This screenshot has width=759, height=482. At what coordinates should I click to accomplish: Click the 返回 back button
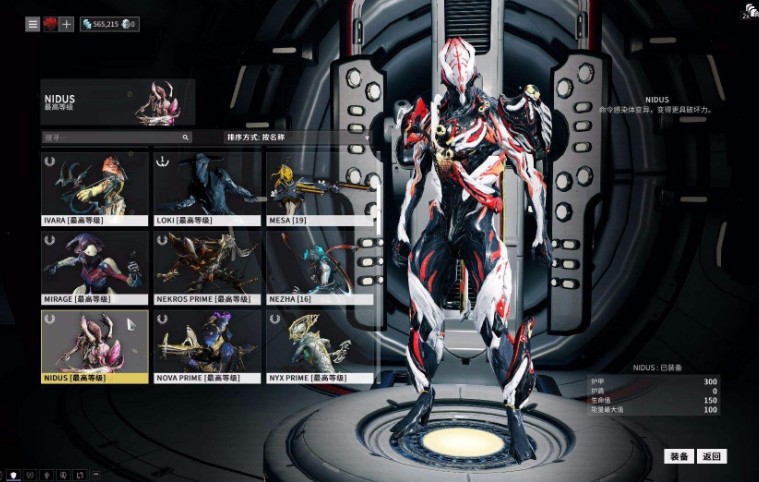point(711,456)
